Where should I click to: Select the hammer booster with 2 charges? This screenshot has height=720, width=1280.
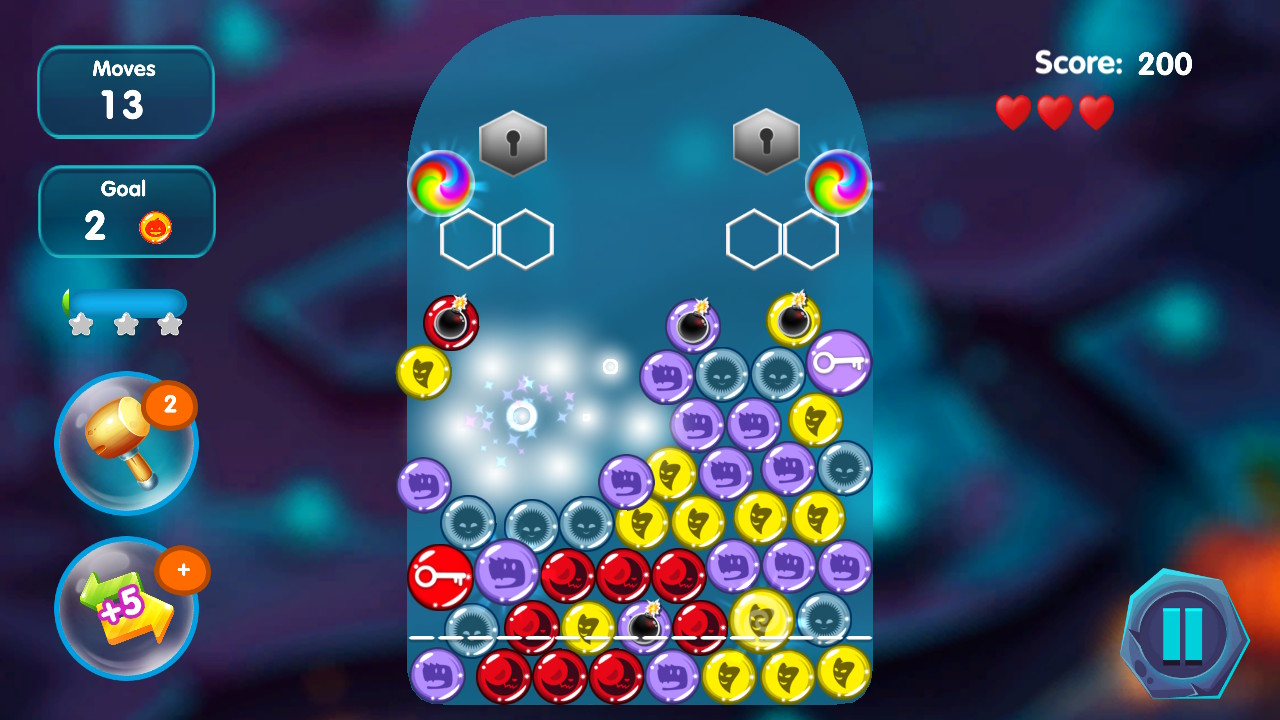coord(125,445)
